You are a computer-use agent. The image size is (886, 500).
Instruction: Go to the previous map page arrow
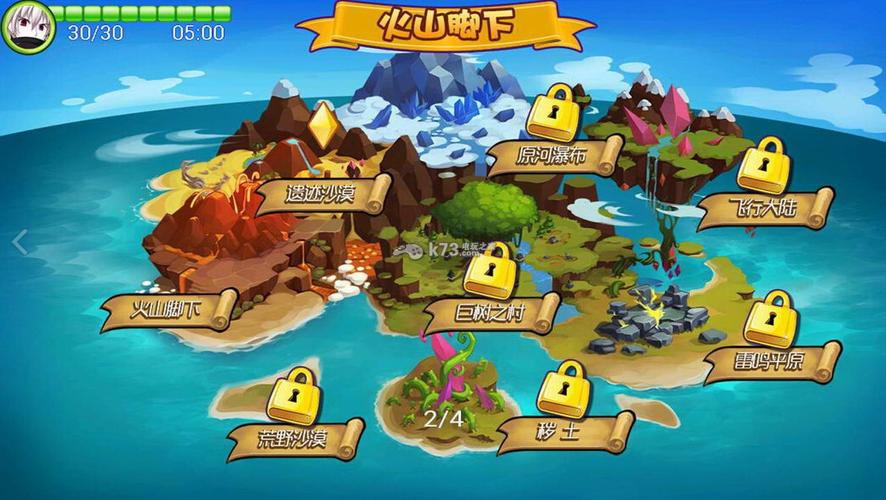tap(19, 242)
